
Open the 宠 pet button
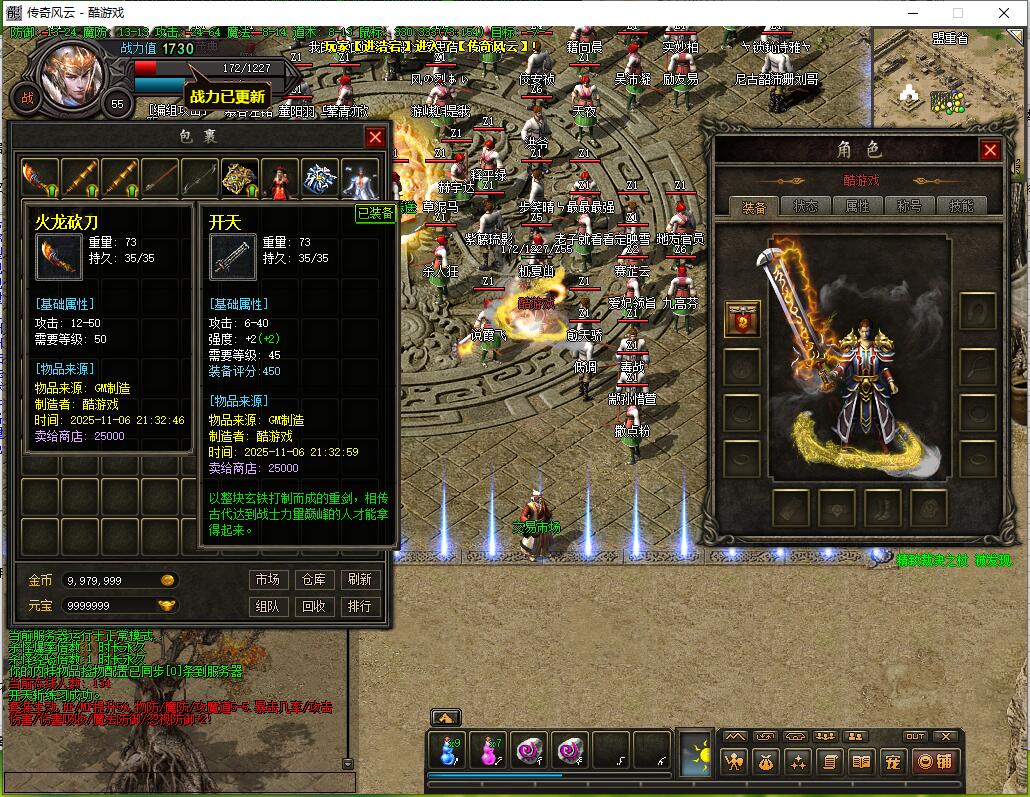point(893,762)
